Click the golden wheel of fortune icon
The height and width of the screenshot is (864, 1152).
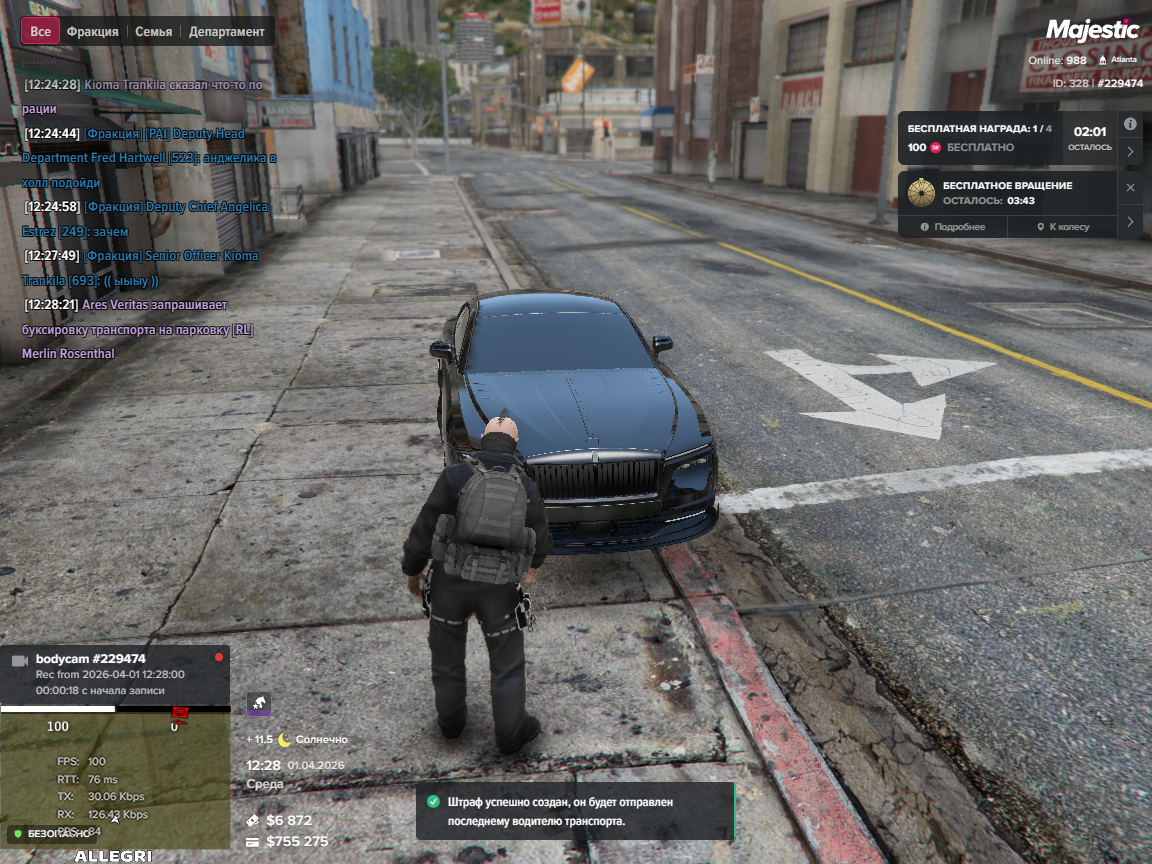921,192
